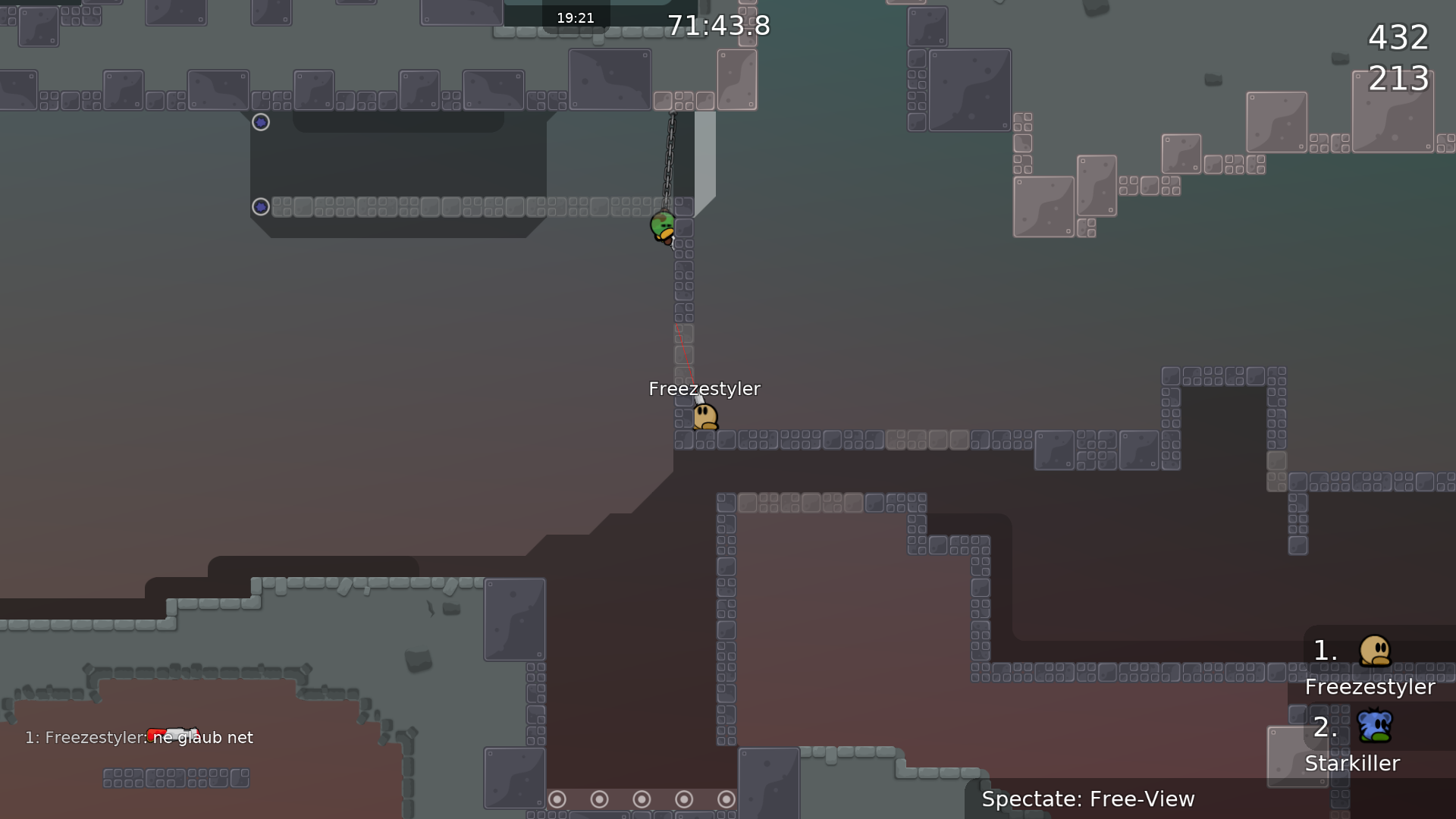Click the Spectate: Free-View indicator
This screenshot has height=819, width=1456.
(1087, 799)
